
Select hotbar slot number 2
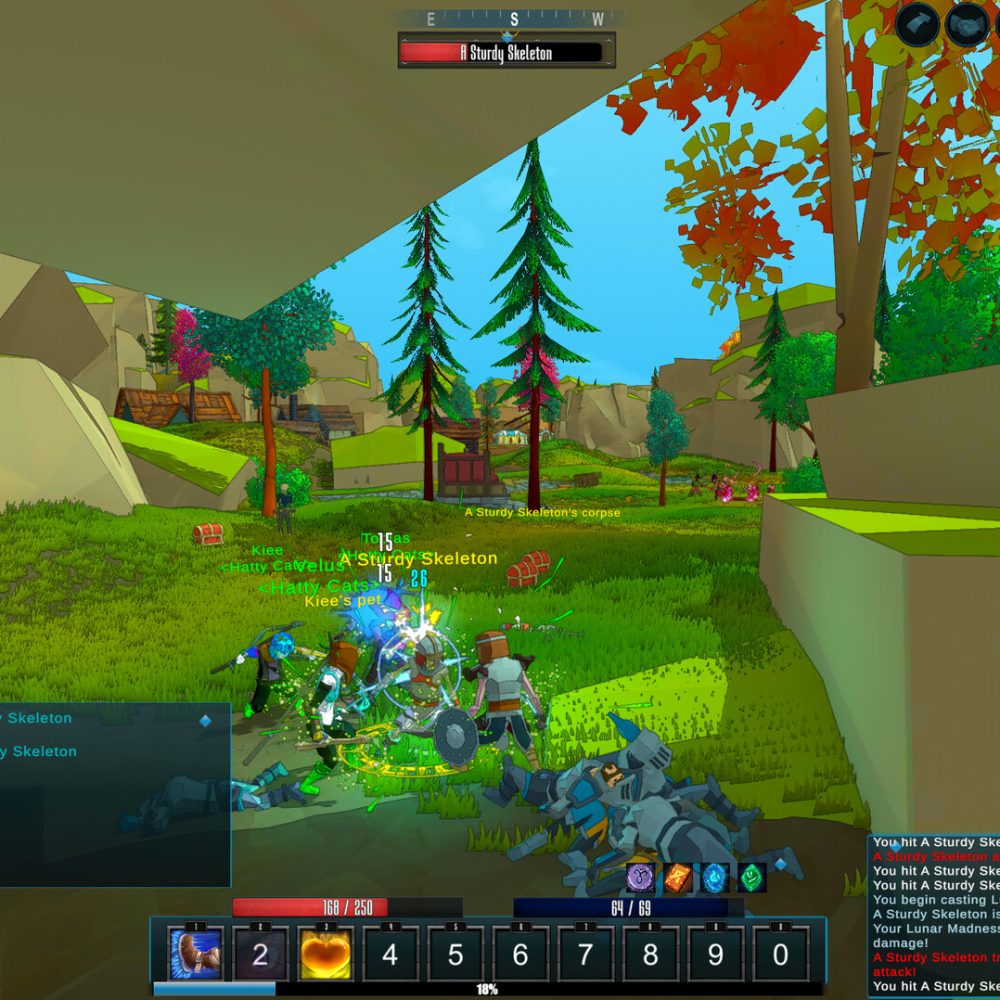(x=260, y=953)
